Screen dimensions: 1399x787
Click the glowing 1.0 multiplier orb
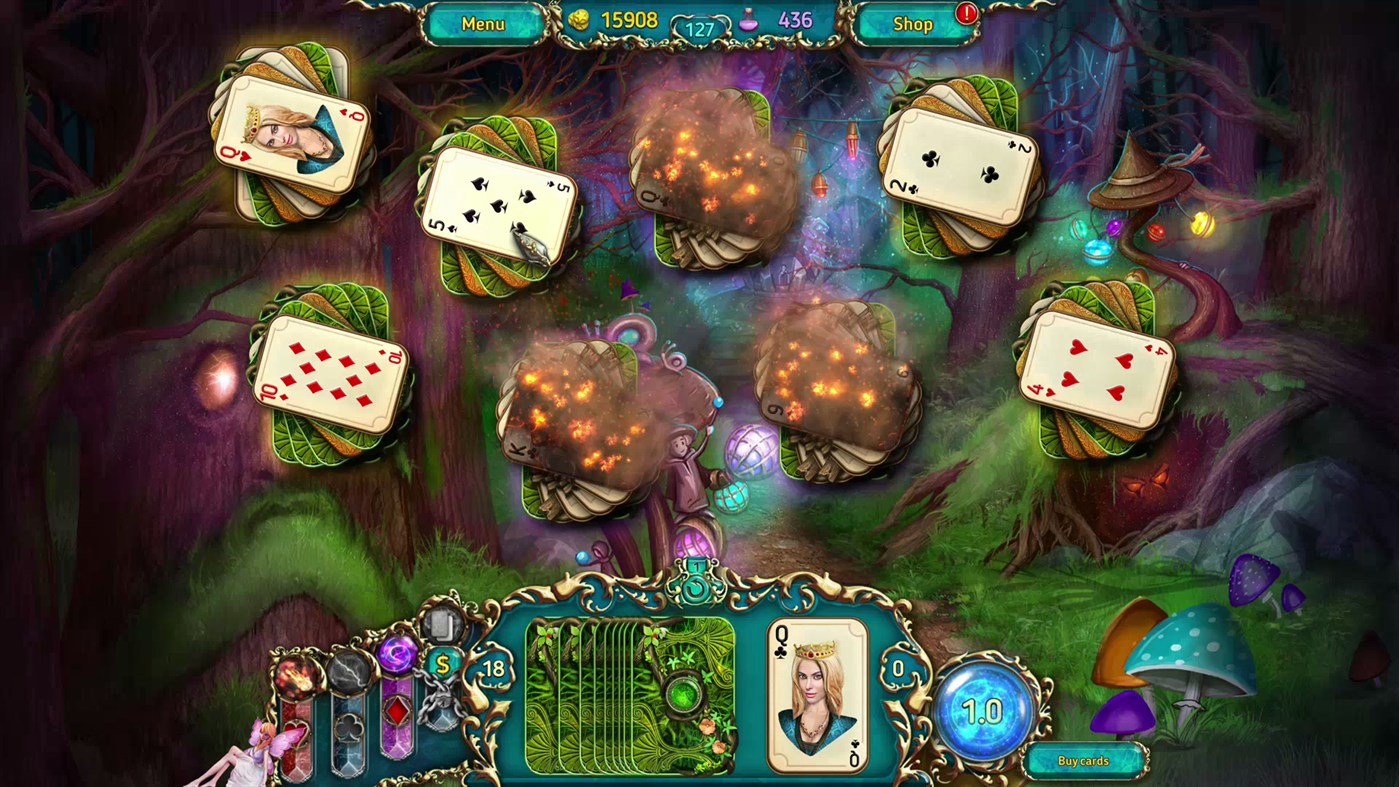click(x=985, y=710)
